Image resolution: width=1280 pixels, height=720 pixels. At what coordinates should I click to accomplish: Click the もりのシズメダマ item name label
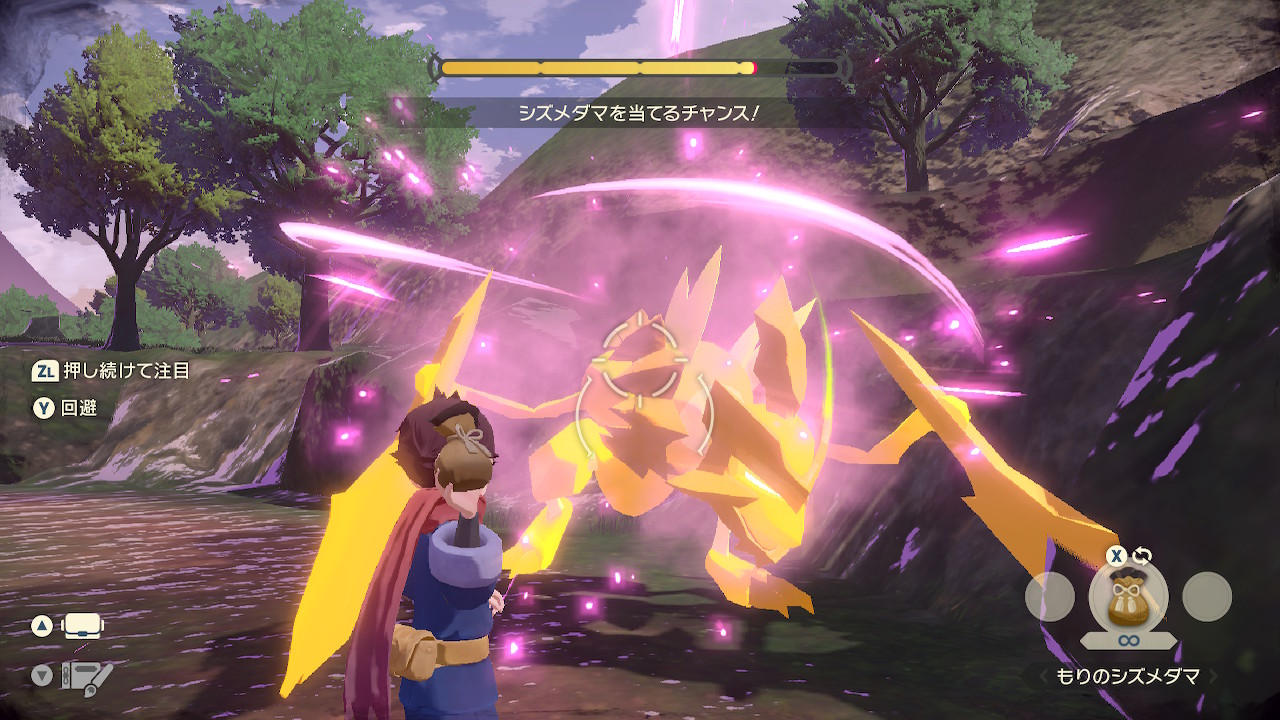tap(1130, 677)
